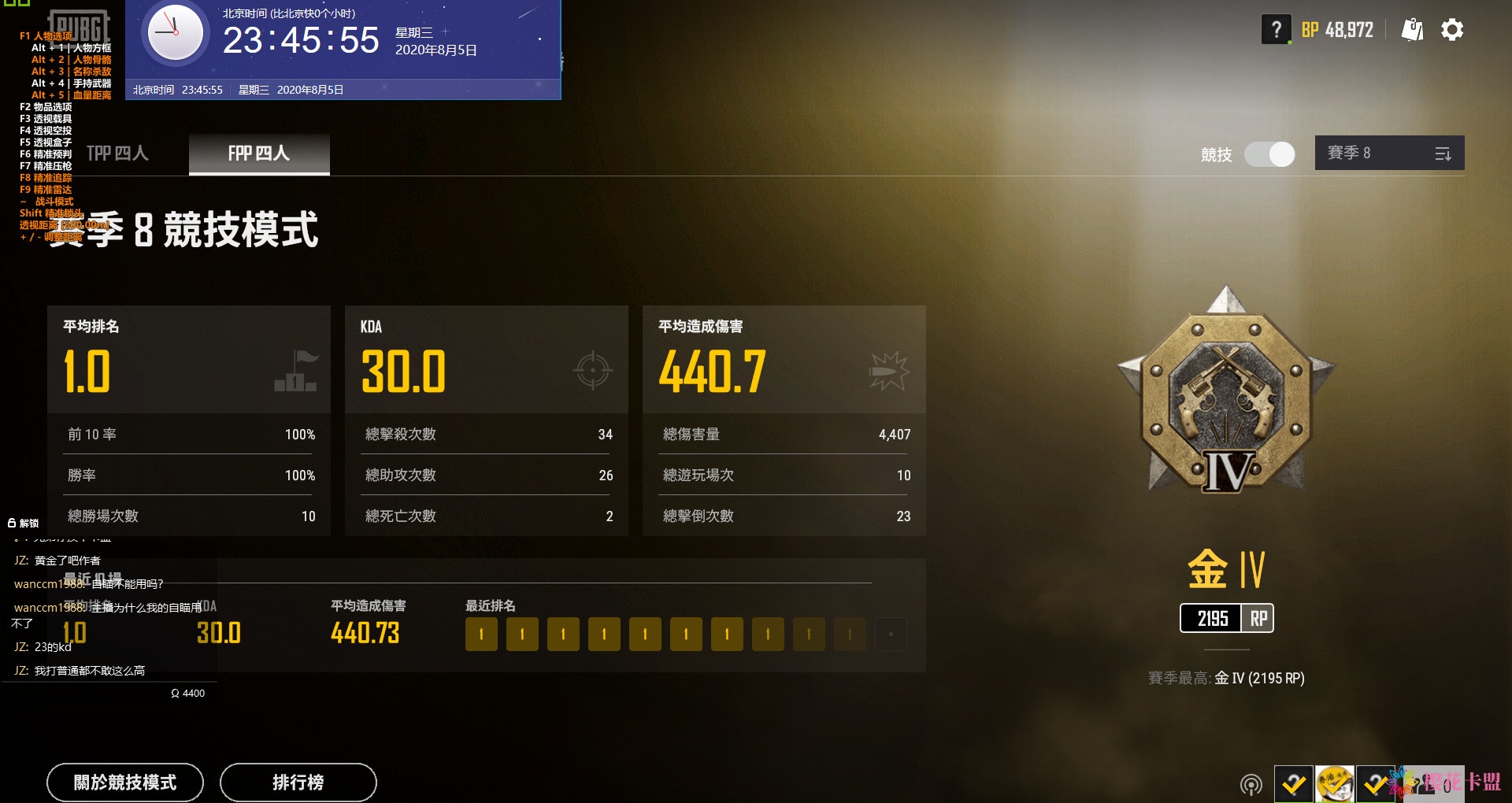Open the 關於競技模式 info button
The width and height of the screenshot is (1512, 803).
pos(125,782)
